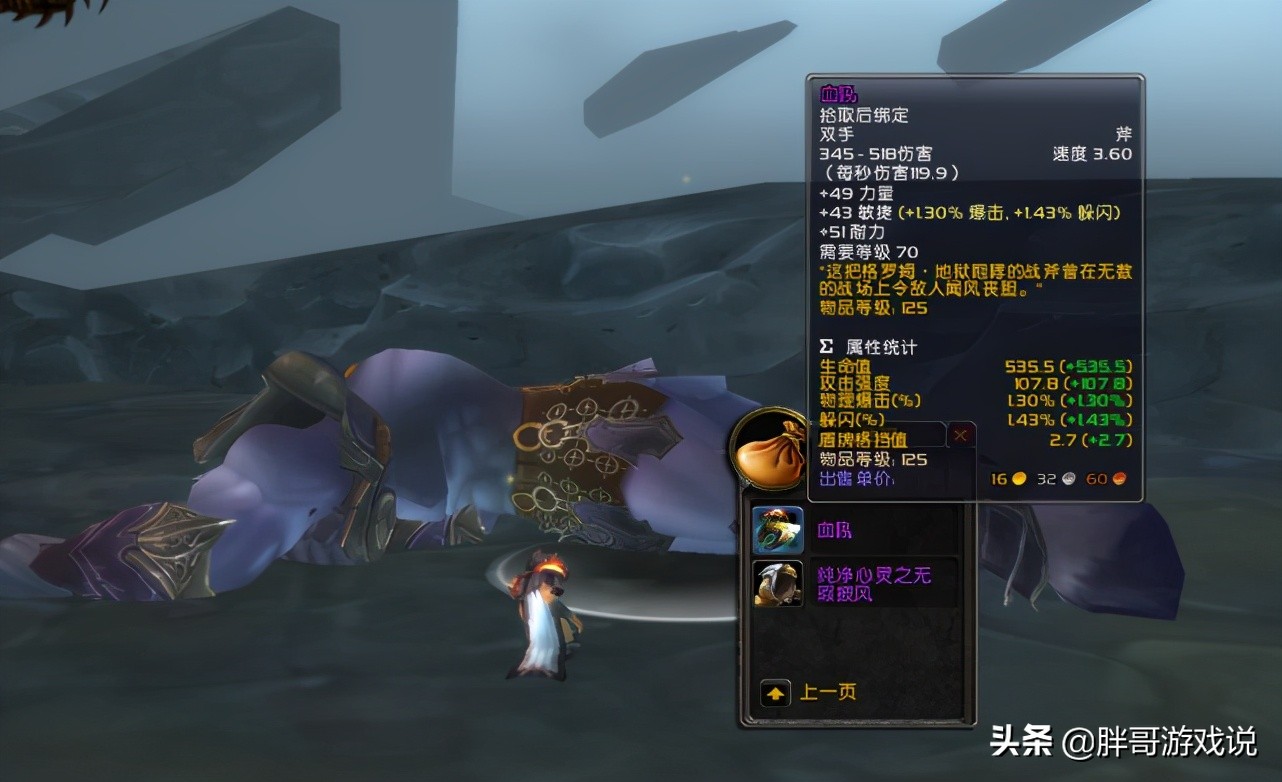Click the copper coin icon showing 60

1118,479
